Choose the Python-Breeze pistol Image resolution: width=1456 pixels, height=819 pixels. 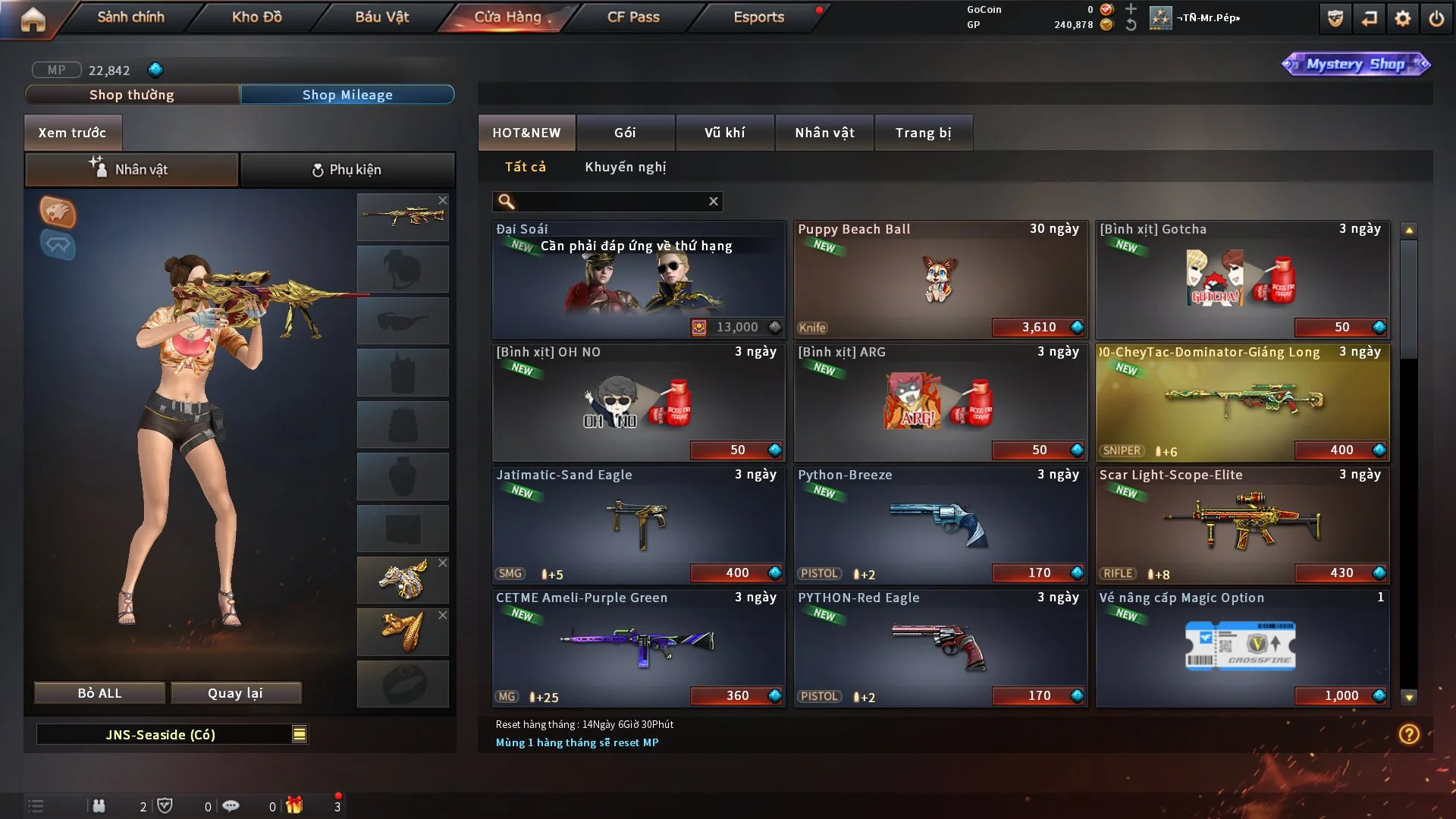(x=940, y=525)
